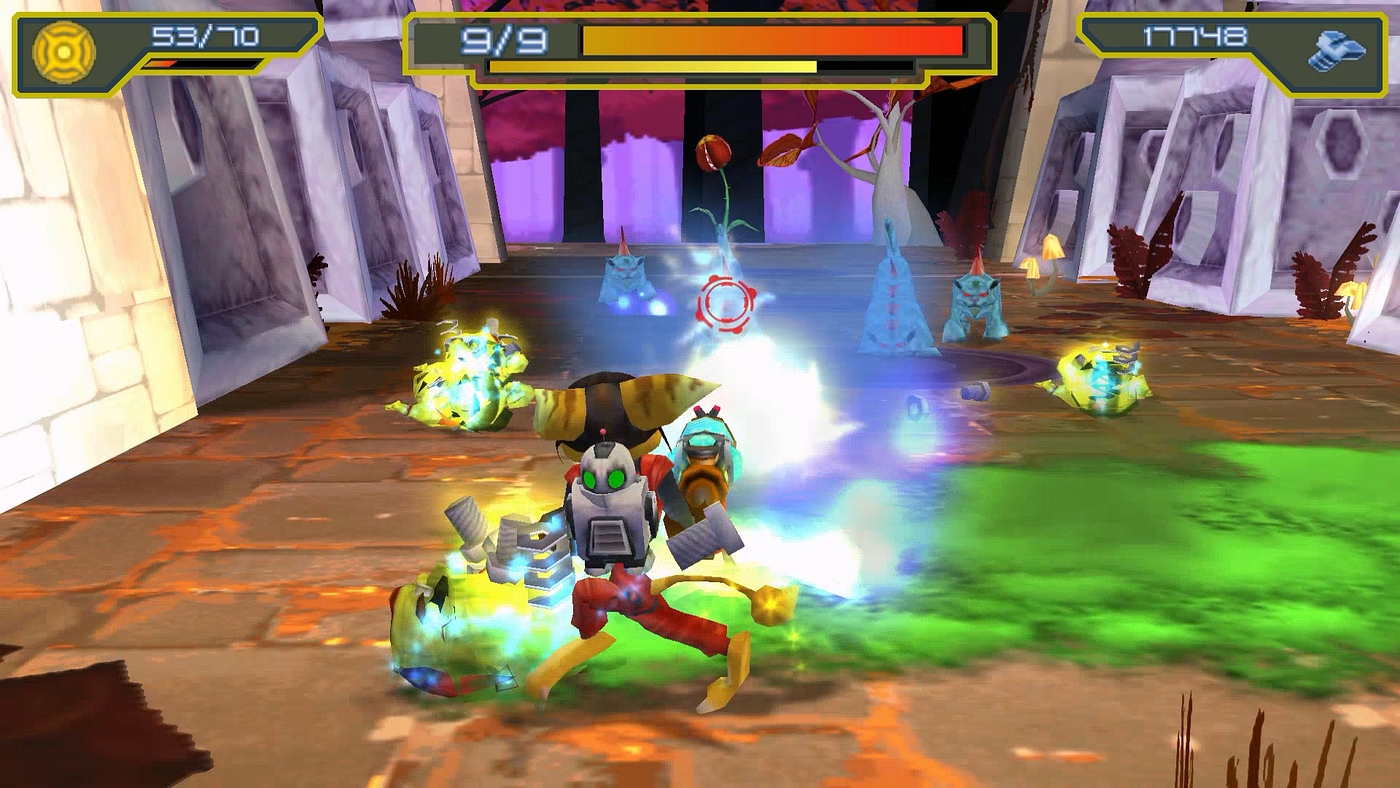1400x788 pixels.
Task: Click the bolts currency icon
Action: point(1336,52)
